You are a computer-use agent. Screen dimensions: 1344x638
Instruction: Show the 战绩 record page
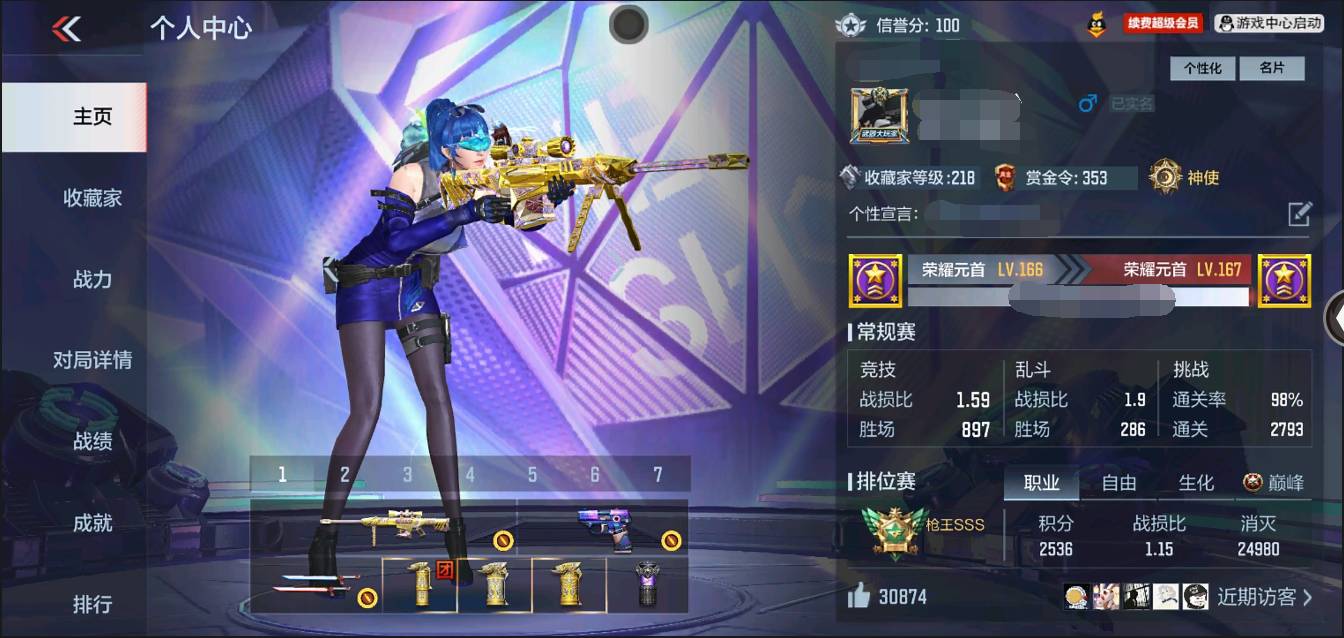point(92,441)
